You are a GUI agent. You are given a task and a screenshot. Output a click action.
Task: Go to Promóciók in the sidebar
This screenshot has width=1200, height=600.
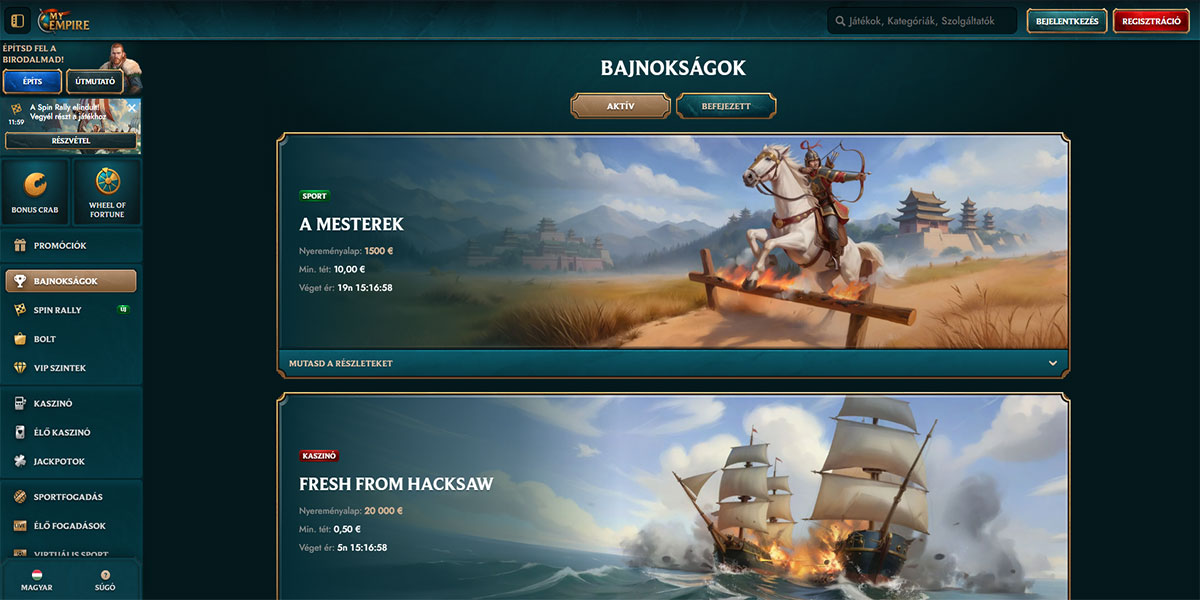click(x=60, y=245)
